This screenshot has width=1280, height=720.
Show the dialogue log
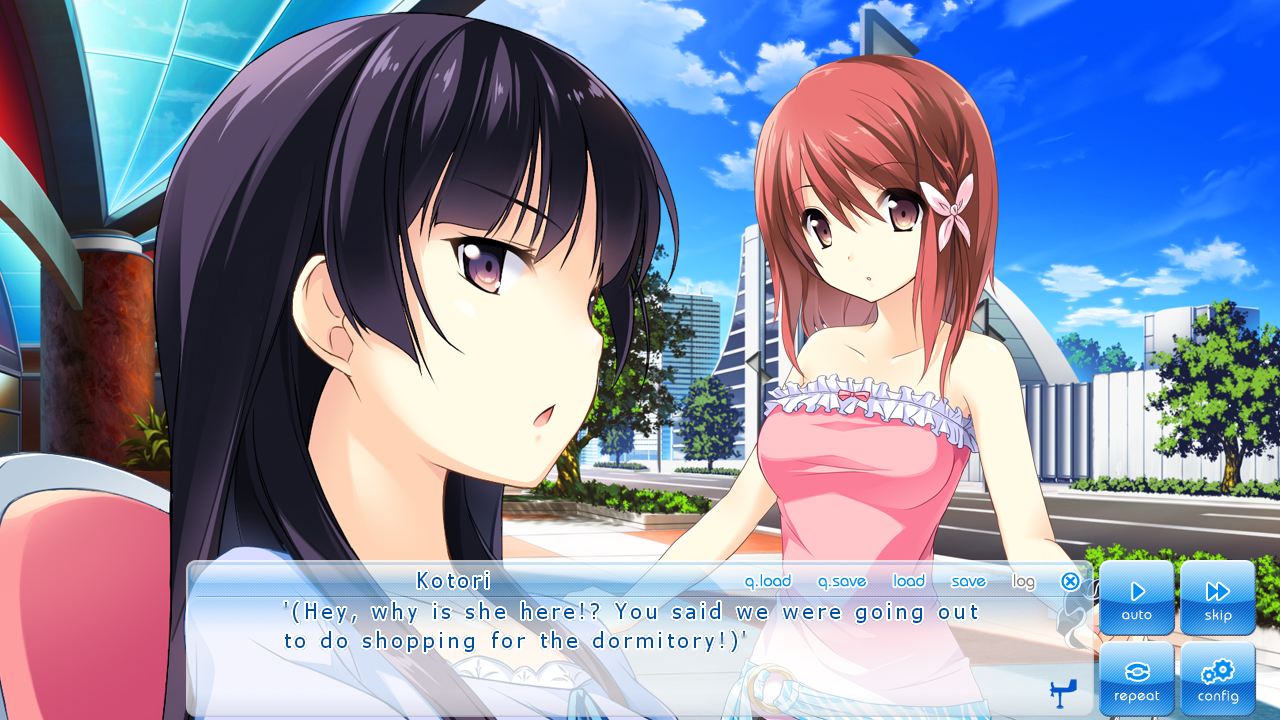point(1023,581)
